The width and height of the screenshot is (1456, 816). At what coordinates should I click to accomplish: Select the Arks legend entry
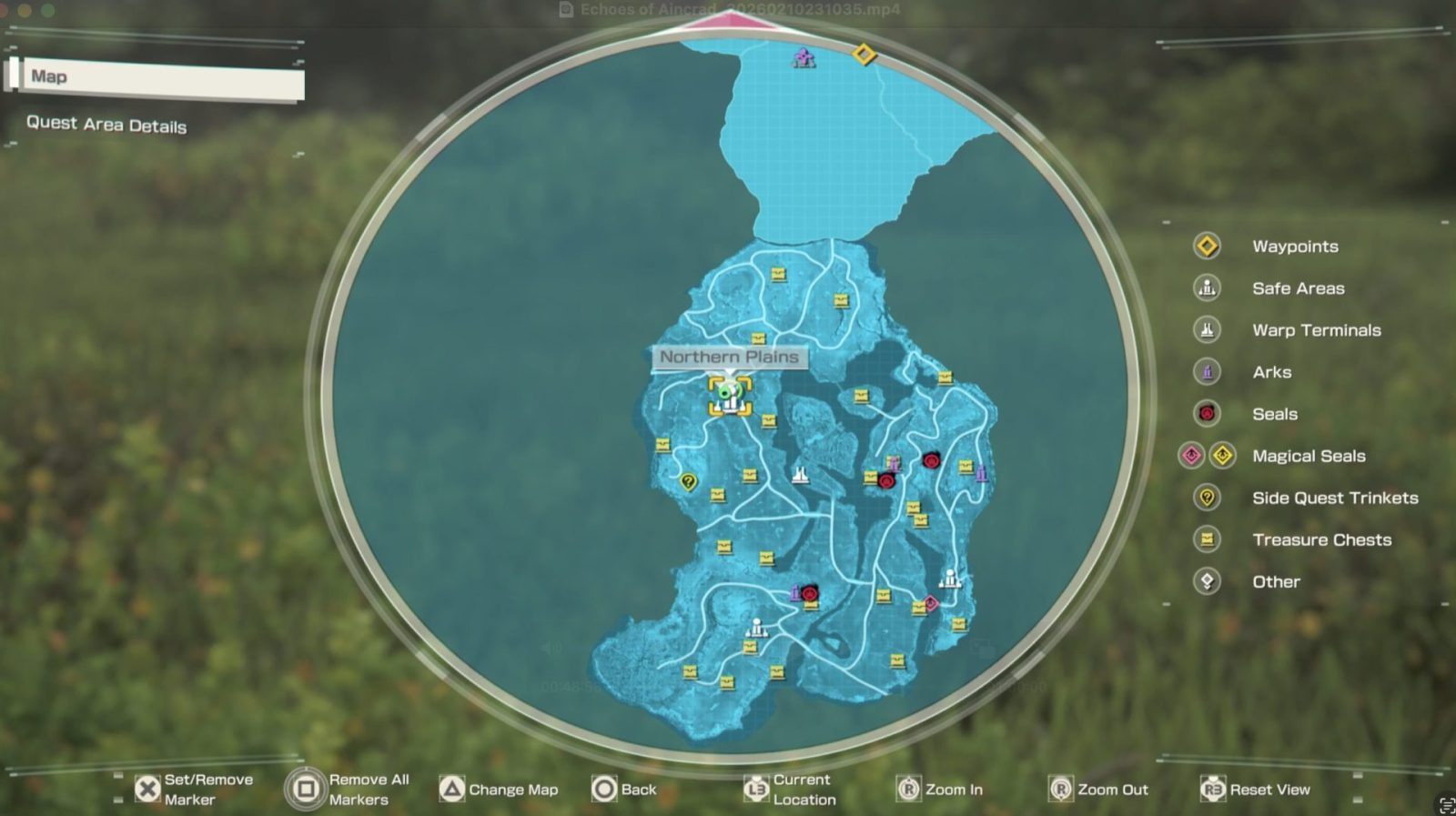1271,372
